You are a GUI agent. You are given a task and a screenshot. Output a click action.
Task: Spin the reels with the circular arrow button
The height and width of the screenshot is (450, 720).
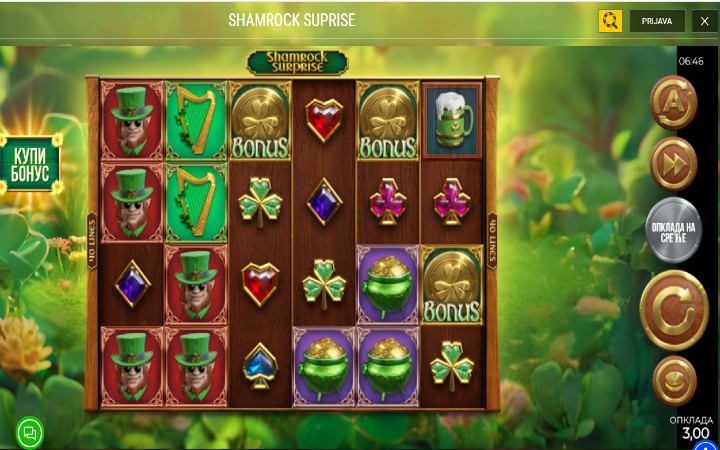tap(673, 310)
